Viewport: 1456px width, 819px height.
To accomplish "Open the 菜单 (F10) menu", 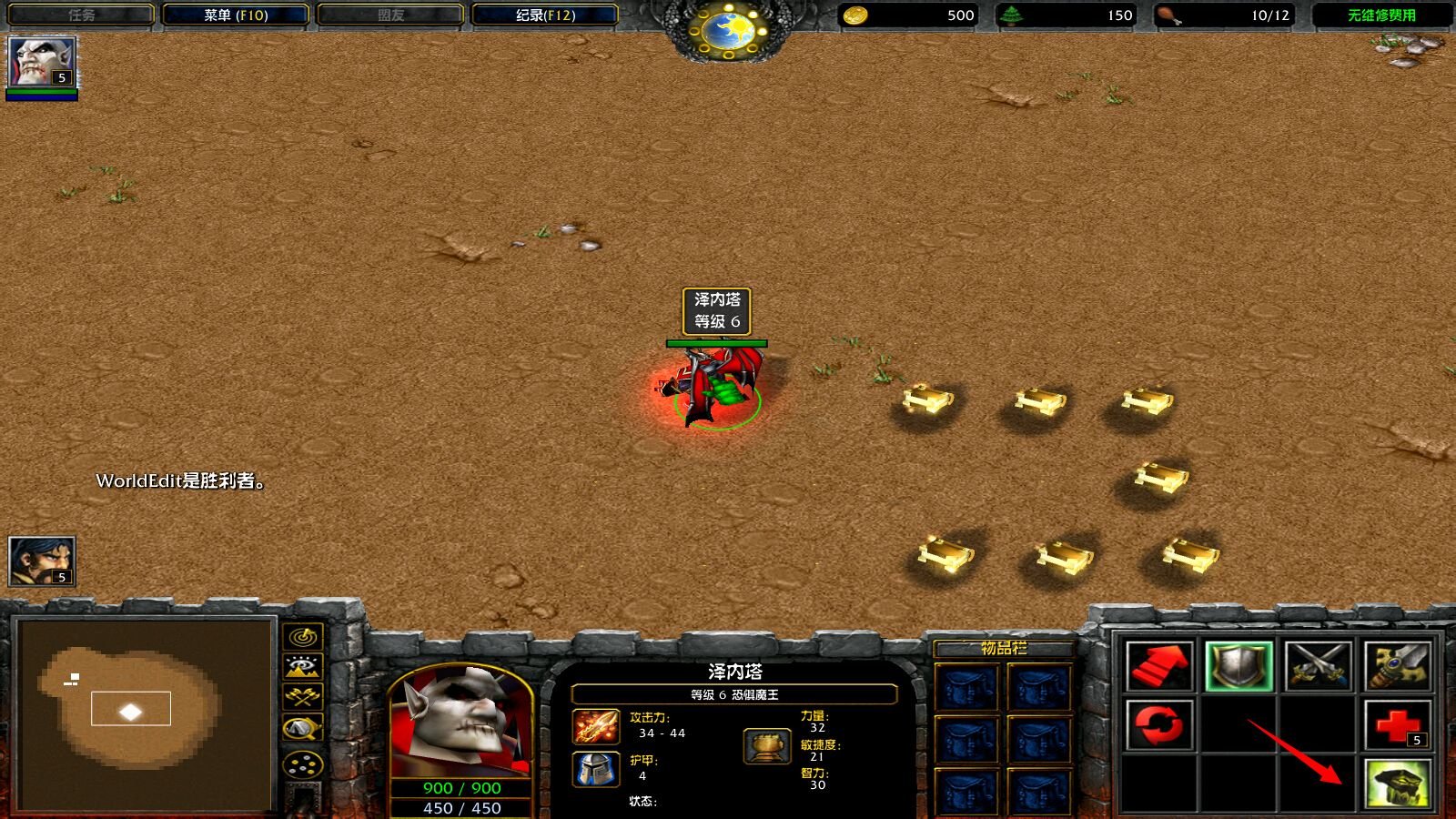I will click(x=235, y=15).
